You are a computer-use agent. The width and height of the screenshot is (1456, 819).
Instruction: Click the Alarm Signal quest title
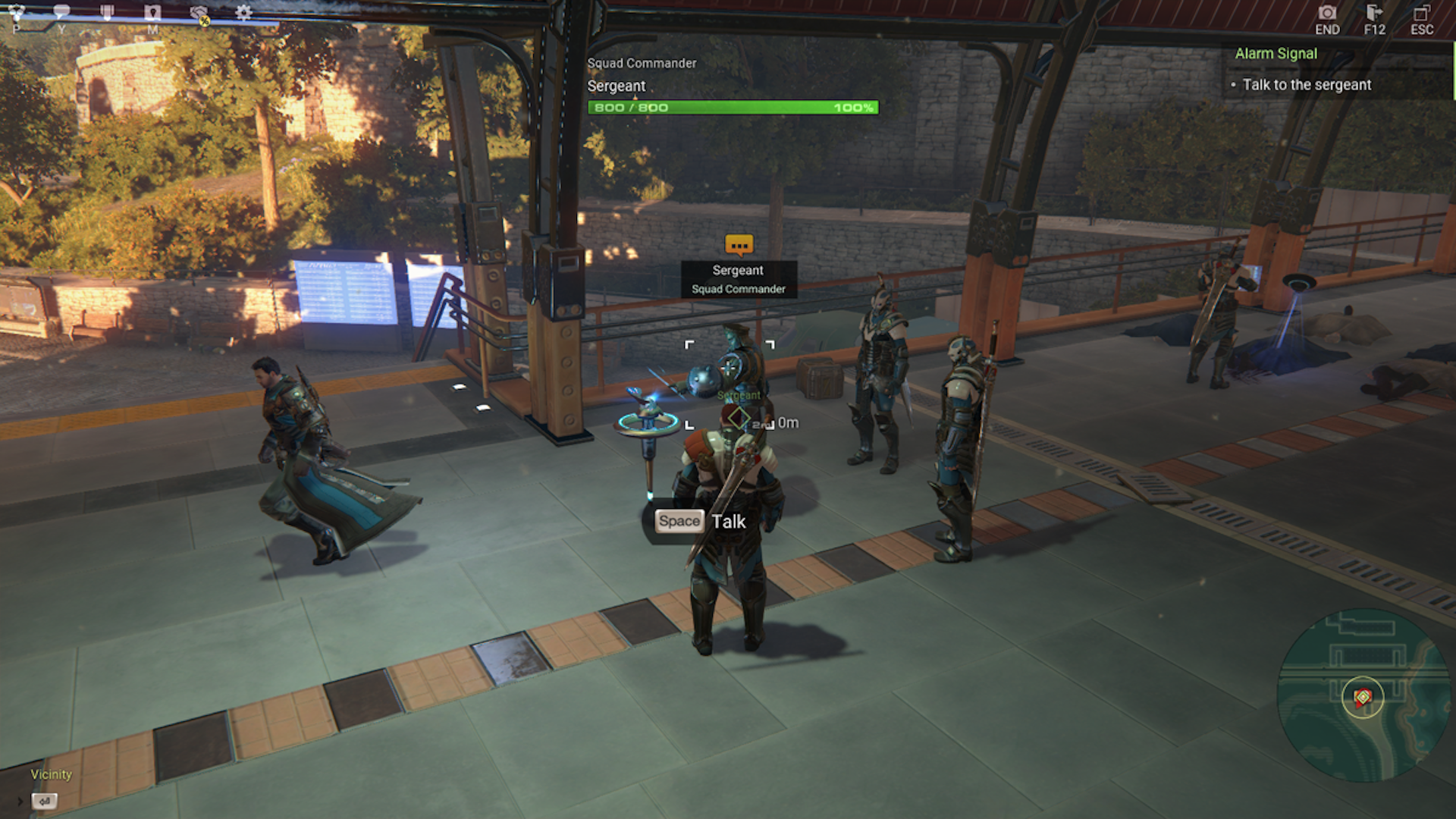(1276, 53)
